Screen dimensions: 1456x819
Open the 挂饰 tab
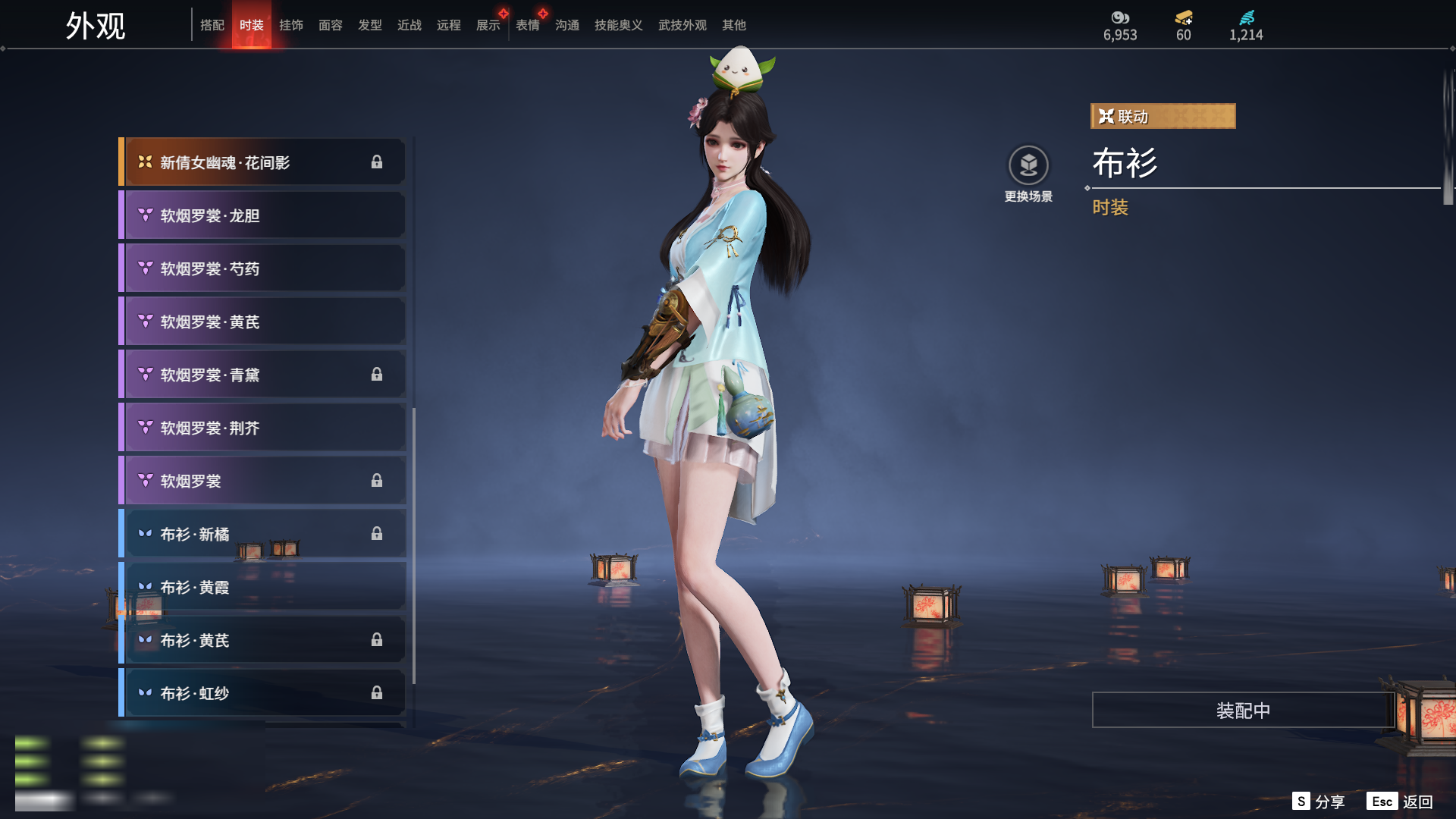(291, 25)
